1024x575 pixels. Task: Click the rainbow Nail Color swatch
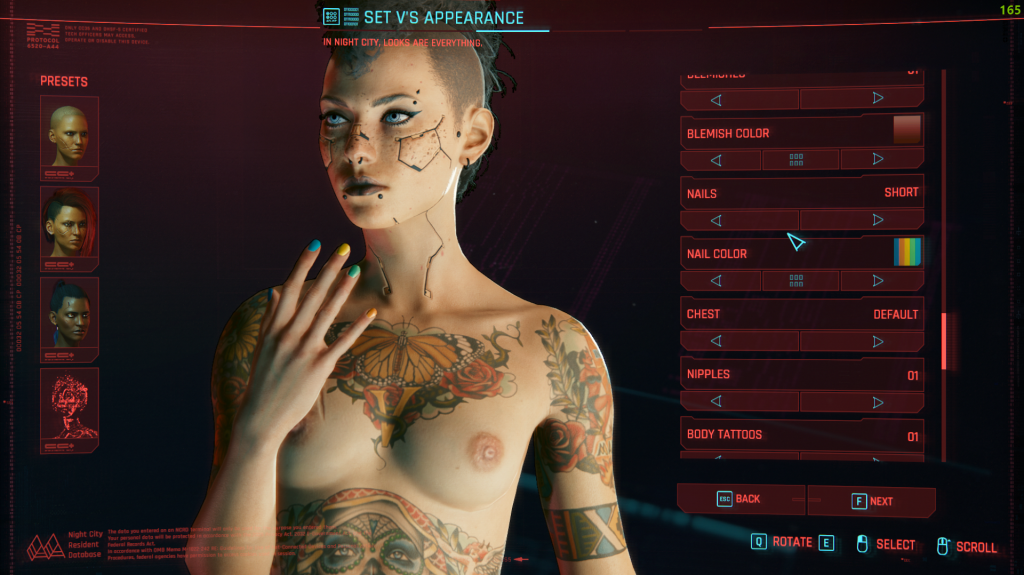click(x=907, y=252)
